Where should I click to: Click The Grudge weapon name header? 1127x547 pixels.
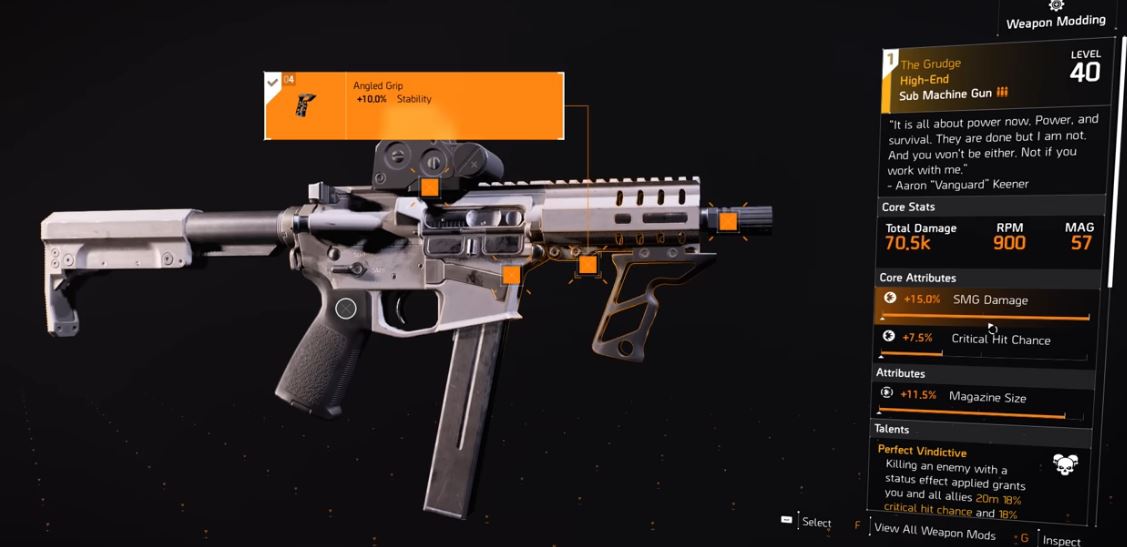tap(930, 64)
